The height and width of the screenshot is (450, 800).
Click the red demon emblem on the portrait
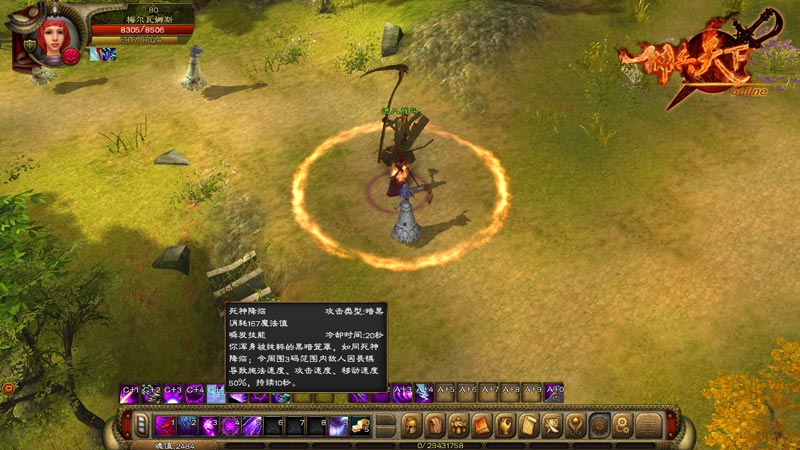(71, 56)
